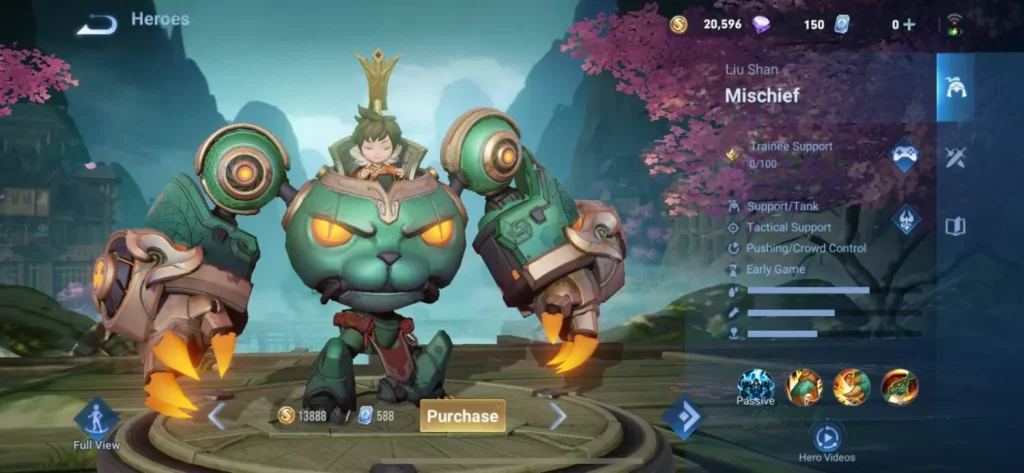
Task: Go back using the return arrow
Action: 96,24
